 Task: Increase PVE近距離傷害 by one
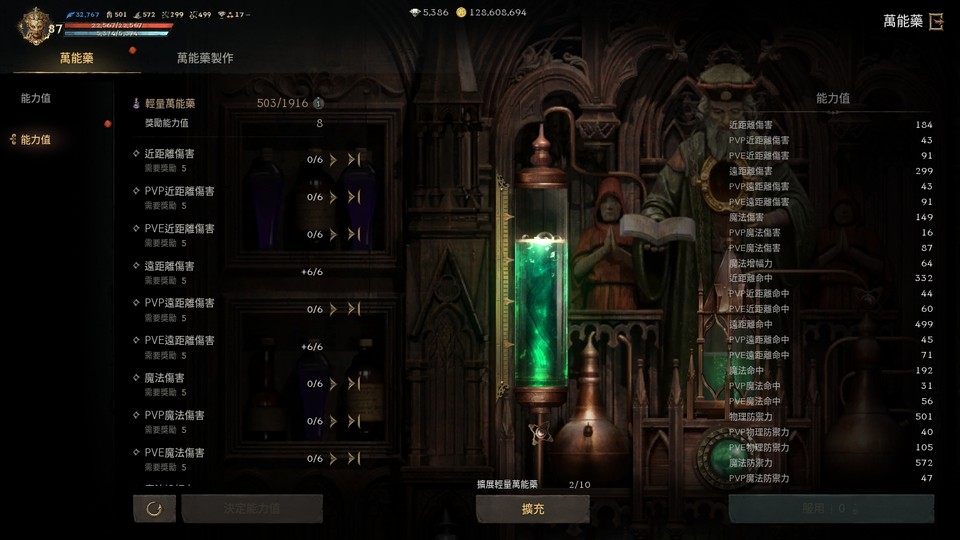tap(334, 235)
